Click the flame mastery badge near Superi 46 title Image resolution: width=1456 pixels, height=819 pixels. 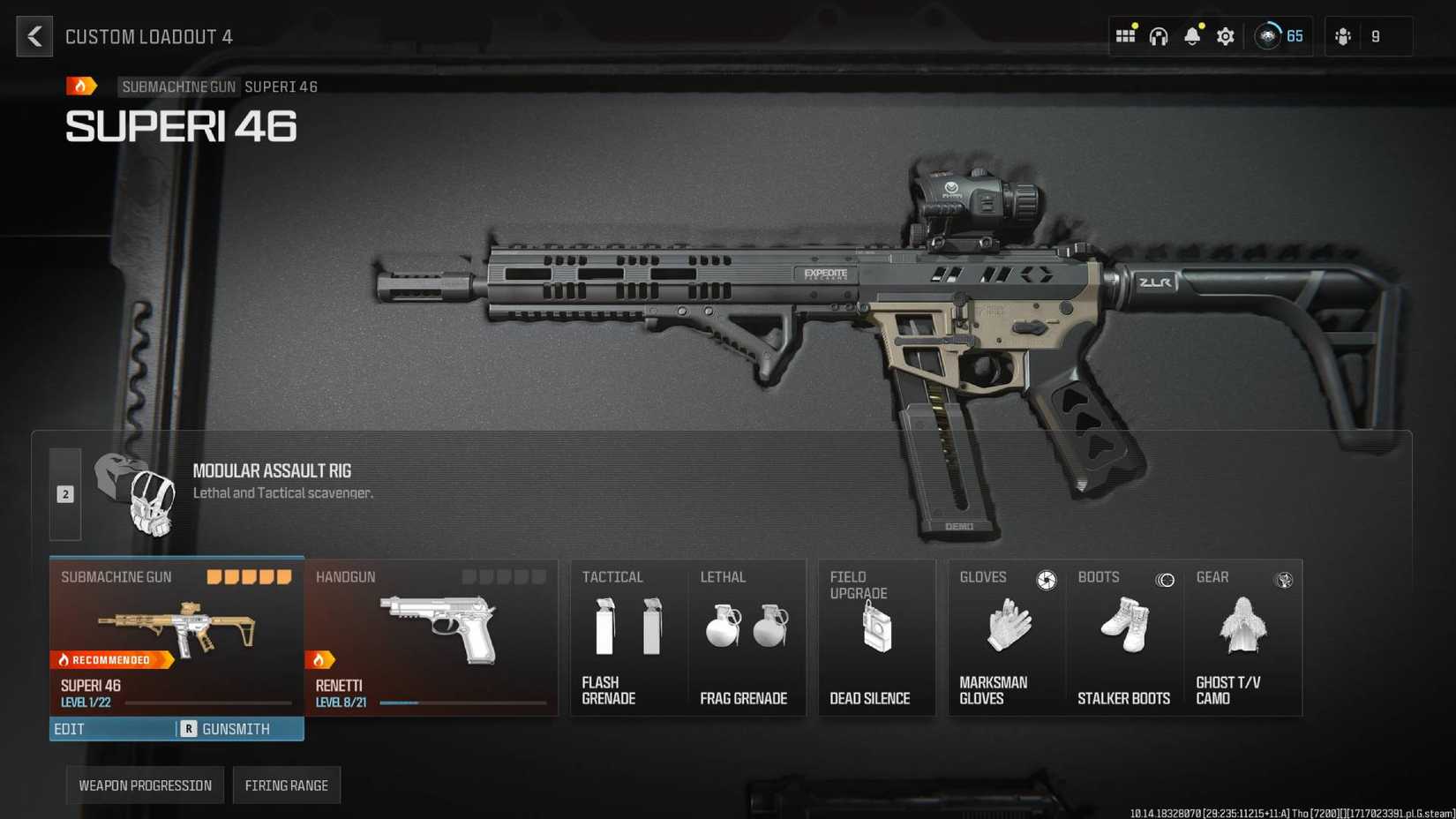80,86
